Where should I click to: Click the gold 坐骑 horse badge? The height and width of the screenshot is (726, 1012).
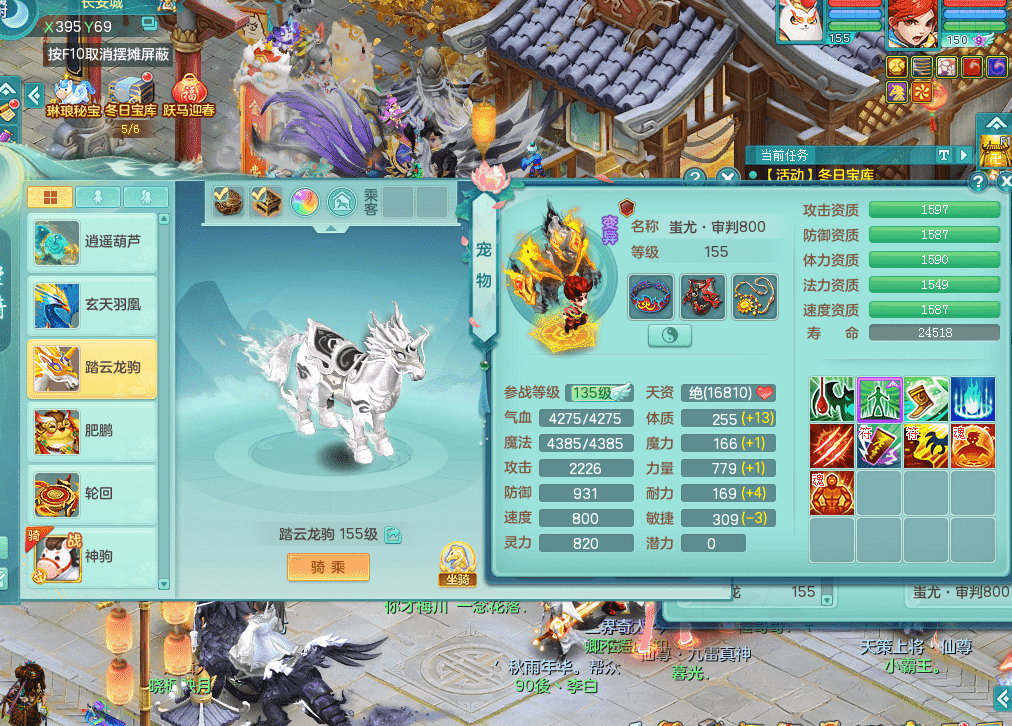coord(456,565)
